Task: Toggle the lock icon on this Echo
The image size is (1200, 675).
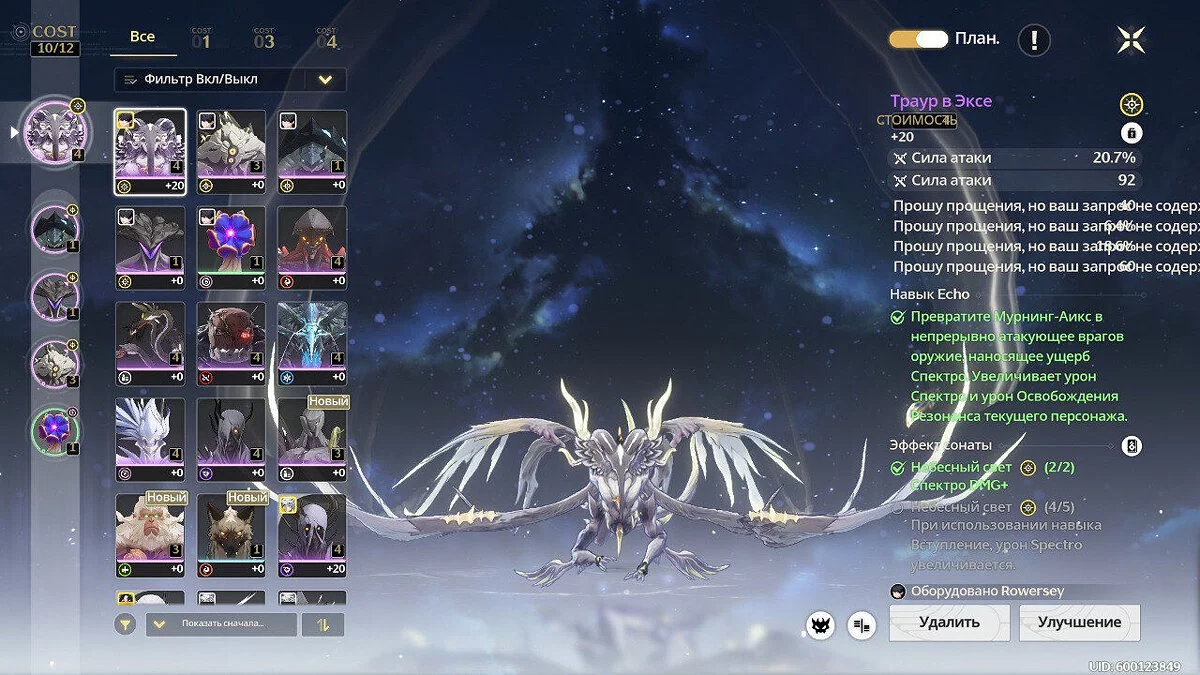Action: (1131, 133)
